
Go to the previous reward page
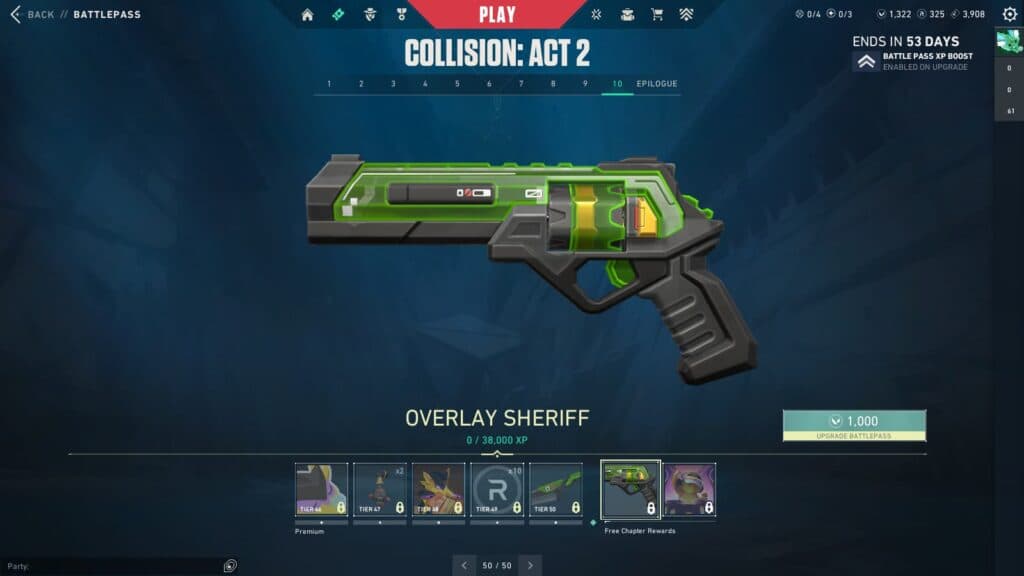(464, 565)
